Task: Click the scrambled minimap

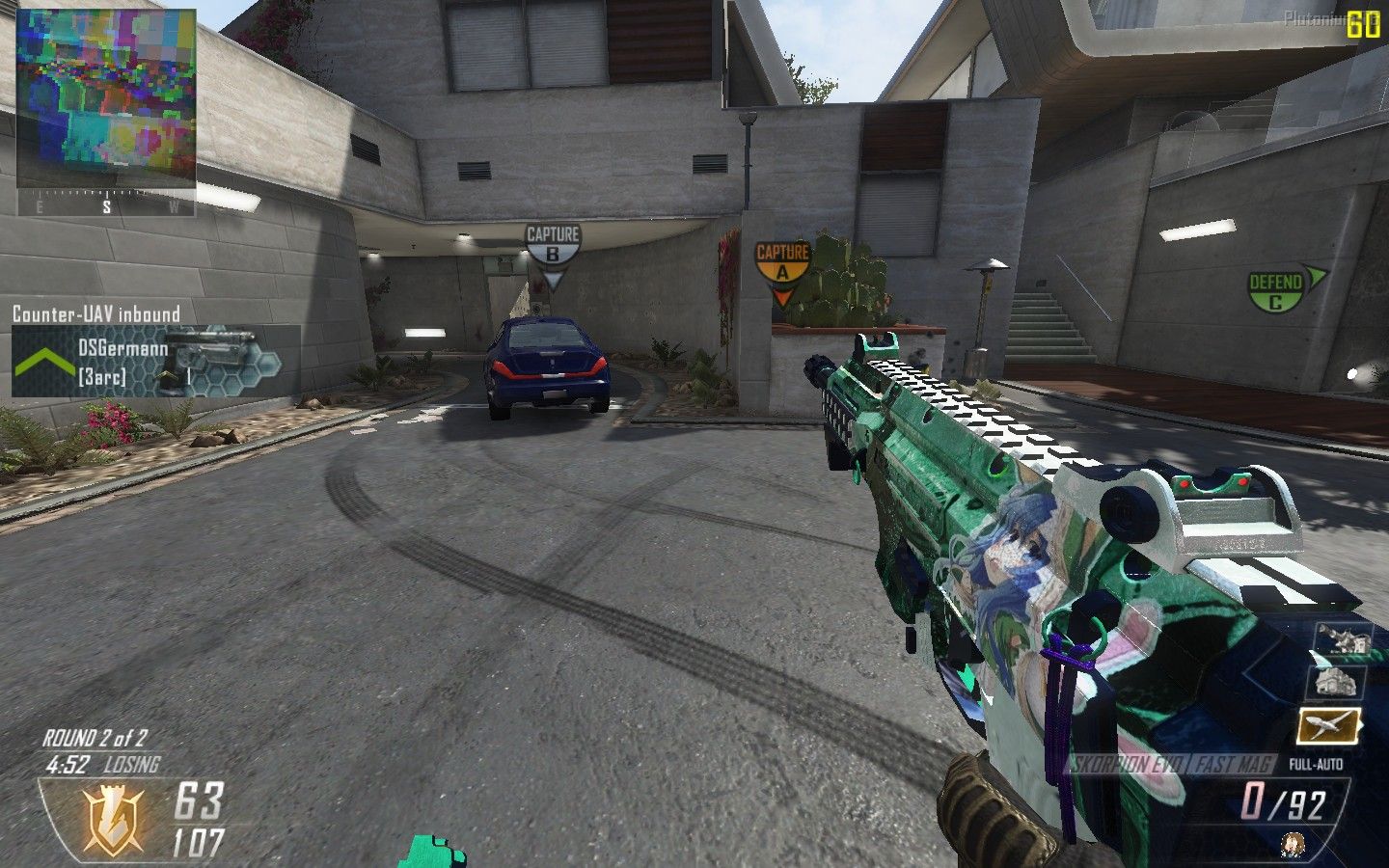Action: click(106, 99)
